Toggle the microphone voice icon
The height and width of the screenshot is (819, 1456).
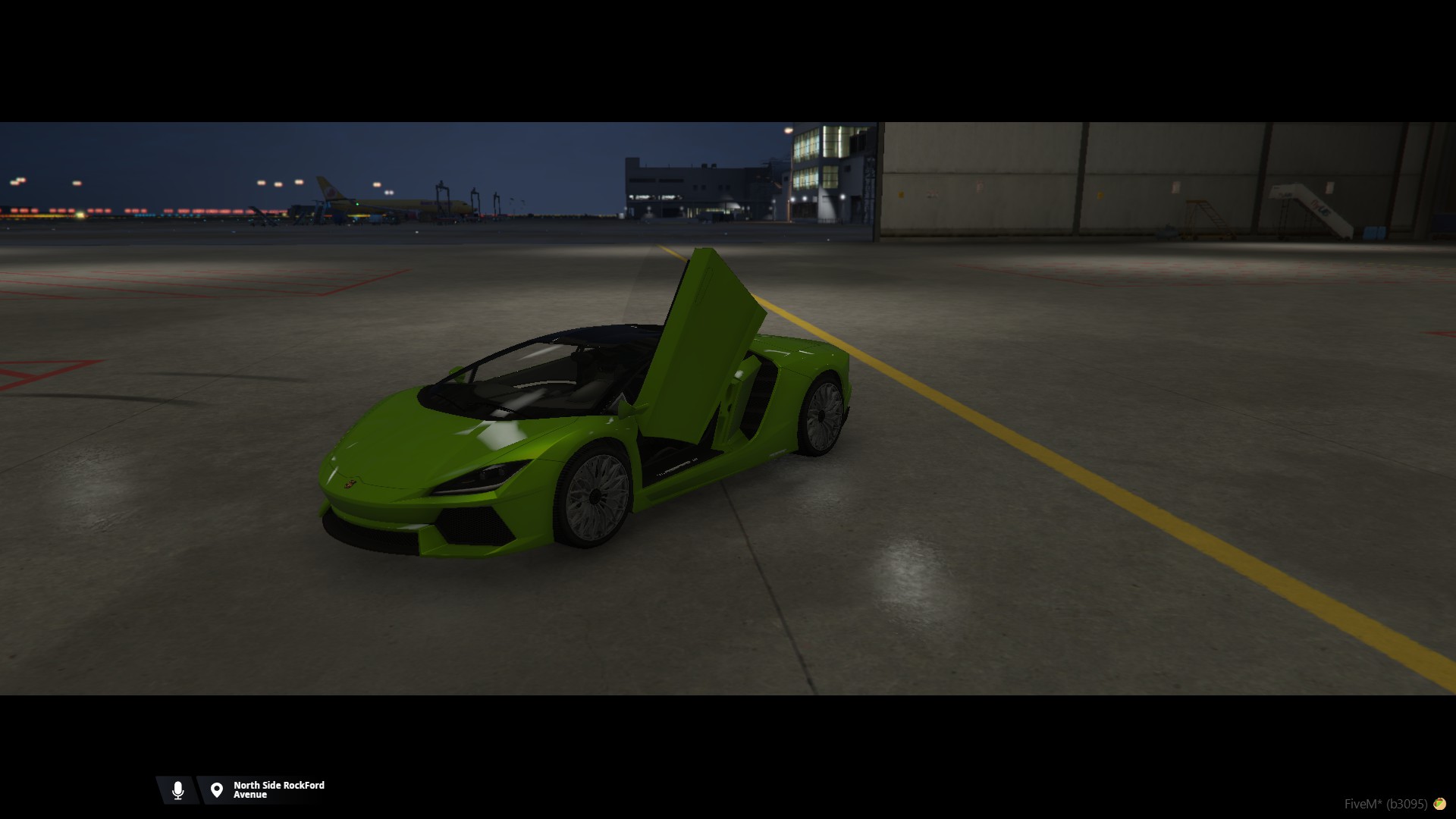tap(178, 790)
